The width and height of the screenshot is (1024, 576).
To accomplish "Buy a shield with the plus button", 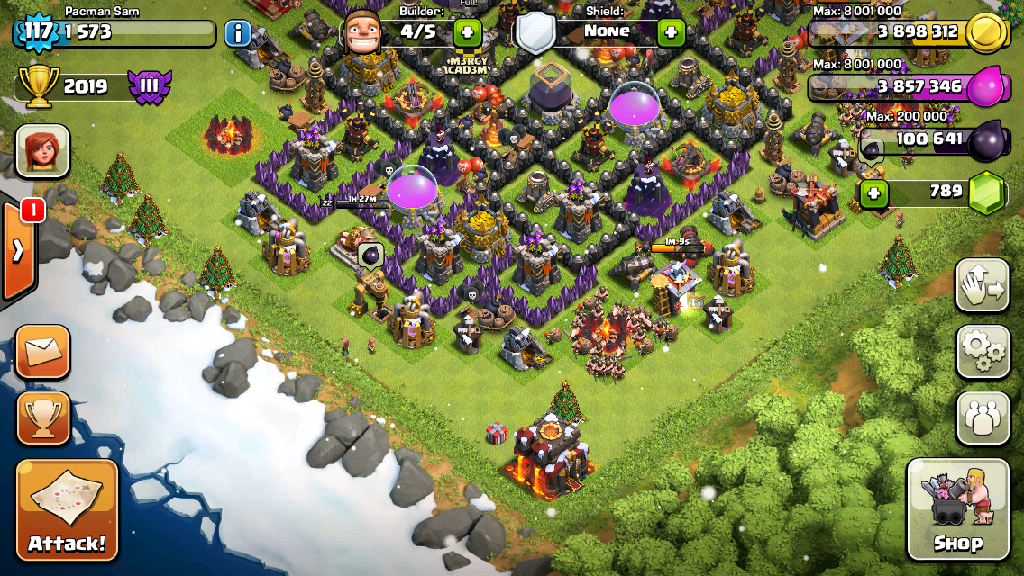I will point(670,32).
